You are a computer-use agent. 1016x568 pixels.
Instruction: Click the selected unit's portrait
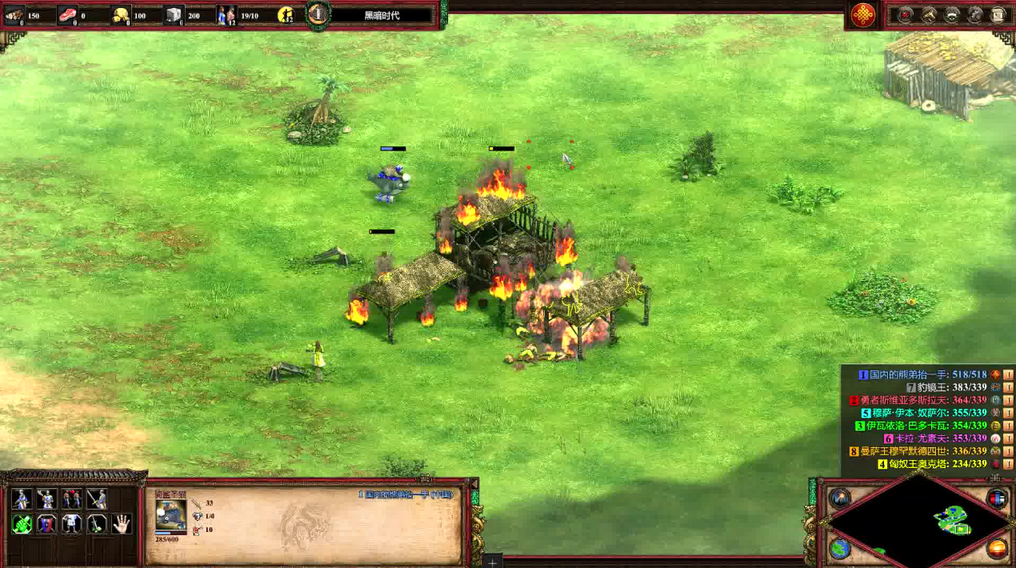point(171,513)
